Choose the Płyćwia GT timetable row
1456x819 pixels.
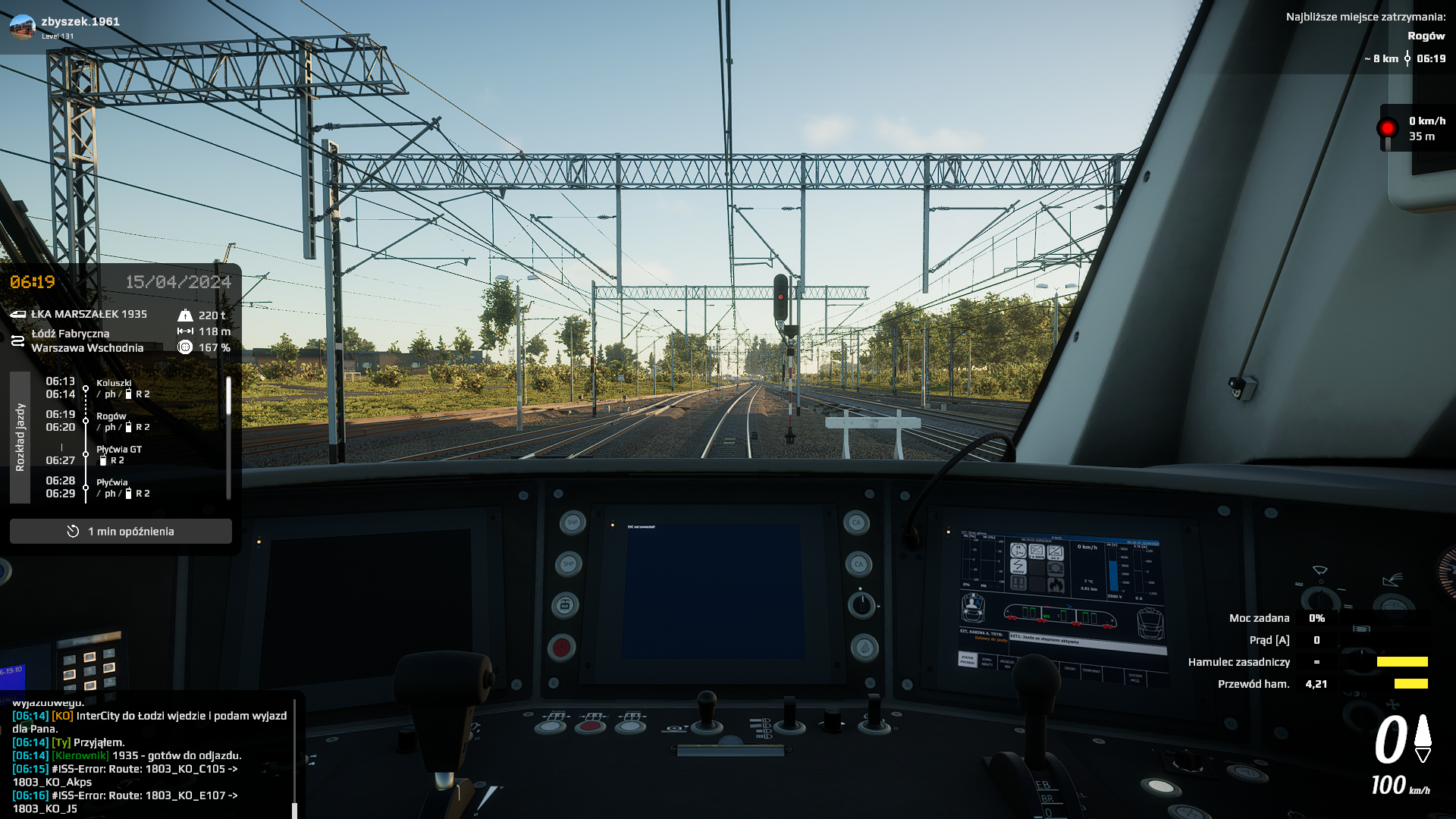click(118, 454)
